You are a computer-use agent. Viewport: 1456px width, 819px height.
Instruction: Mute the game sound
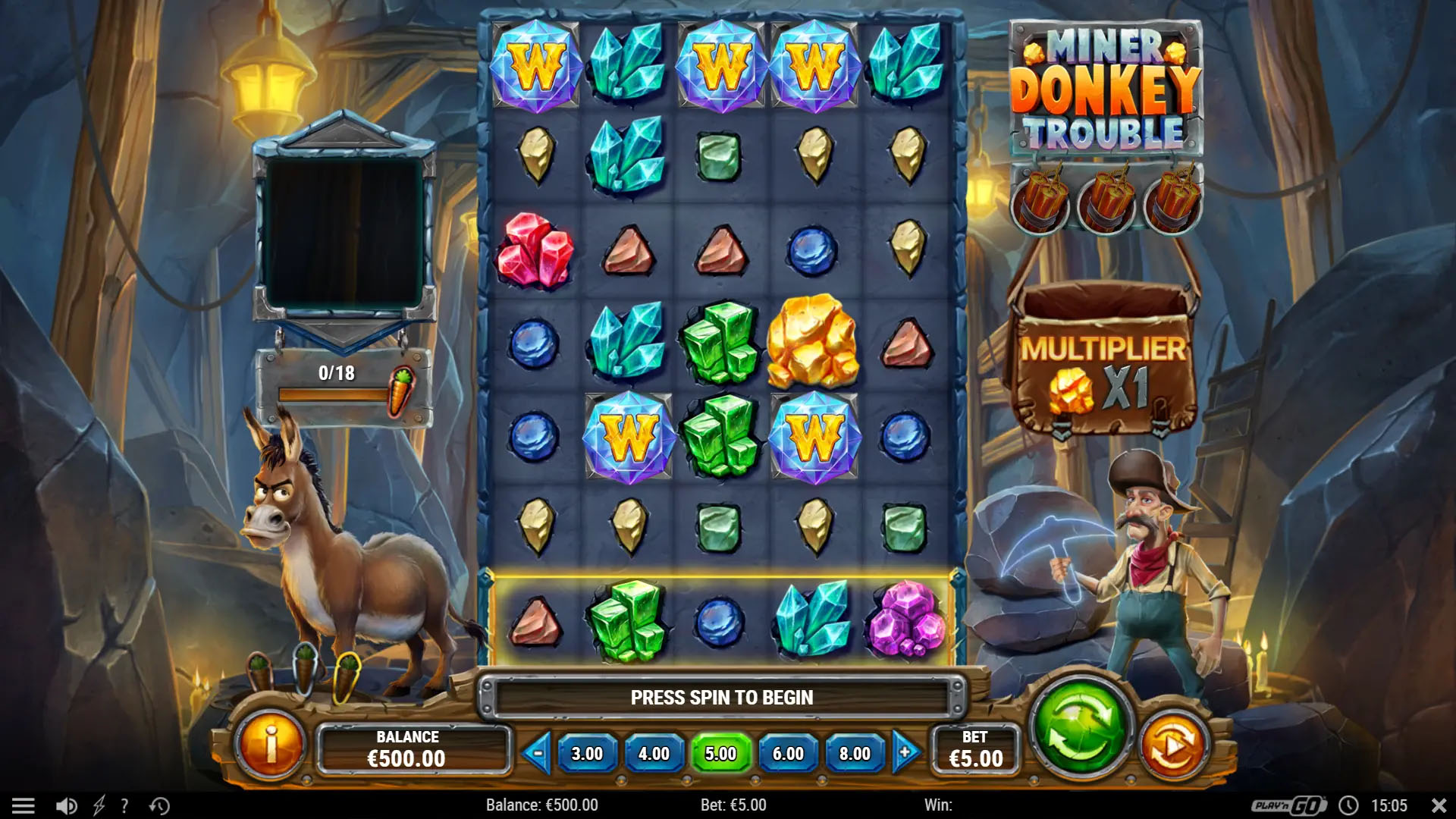tap(64, 805)
